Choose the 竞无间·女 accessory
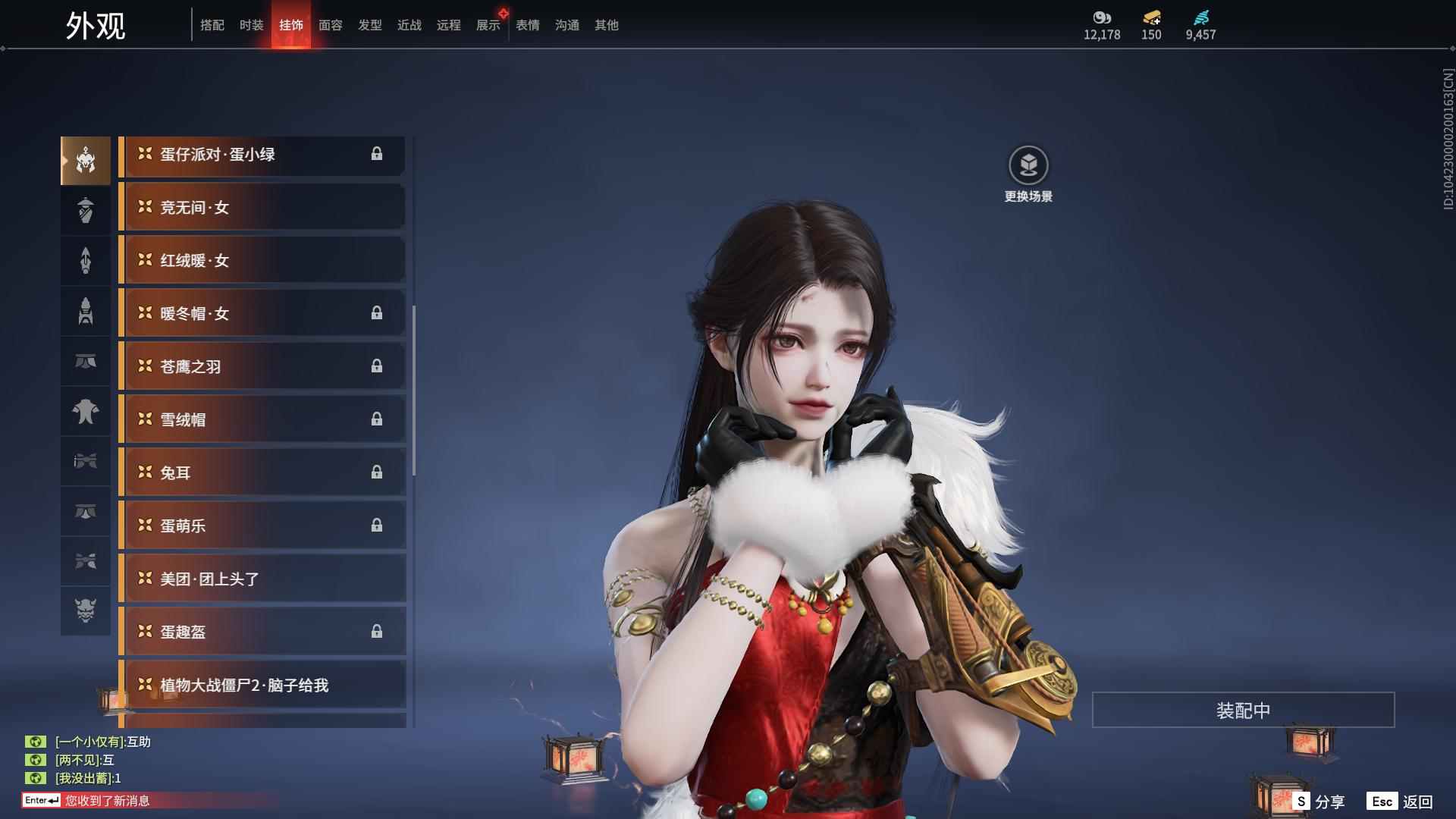1456x819 pixels. point(262,207)
